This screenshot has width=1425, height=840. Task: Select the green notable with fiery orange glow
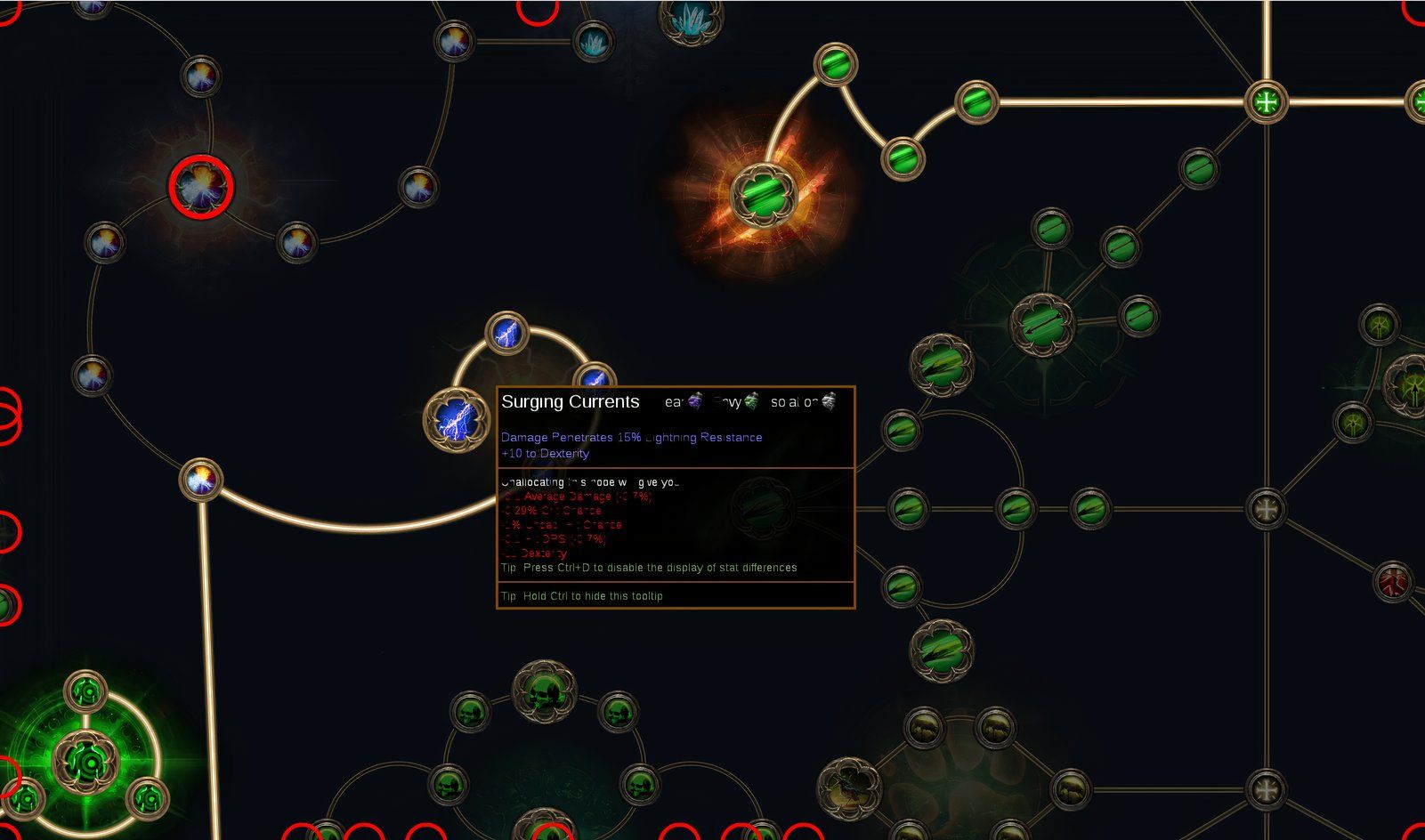point(762,194)
